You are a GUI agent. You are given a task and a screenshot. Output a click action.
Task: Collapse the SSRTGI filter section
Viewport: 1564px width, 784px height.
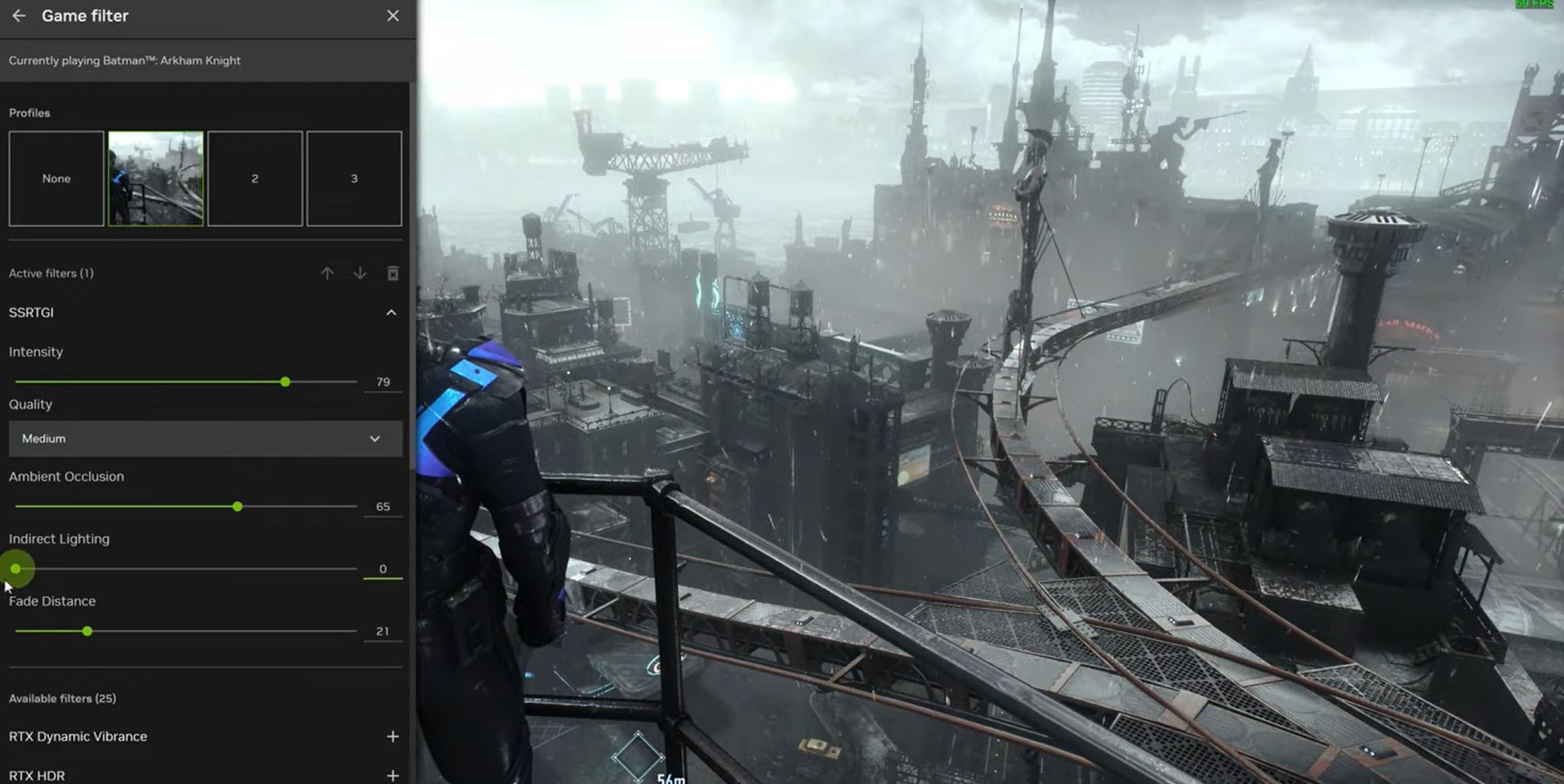coord(391,312)
